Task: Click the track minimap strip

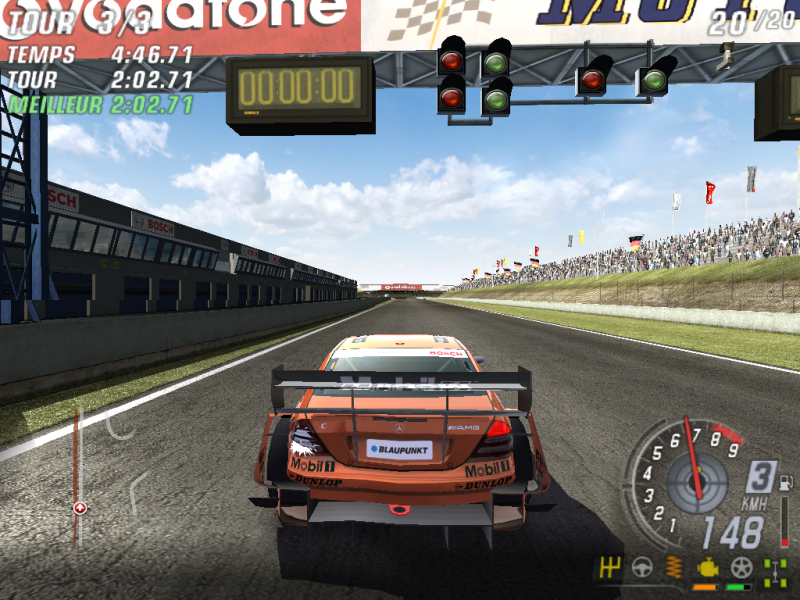Action: (77, 470)
